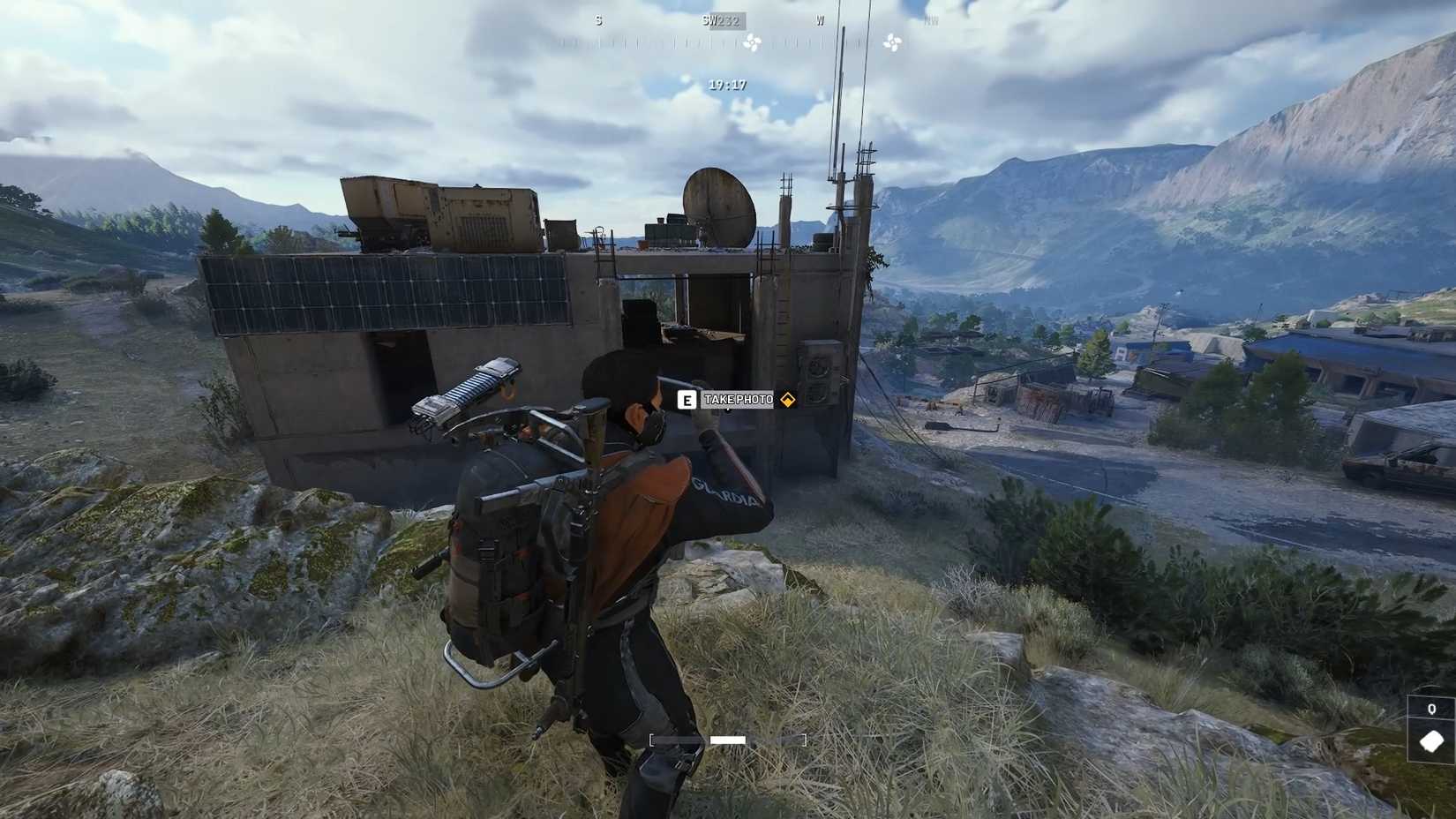Click the left propeller marker on the compass
1456x819 pixels.
[x=754, y=41]
